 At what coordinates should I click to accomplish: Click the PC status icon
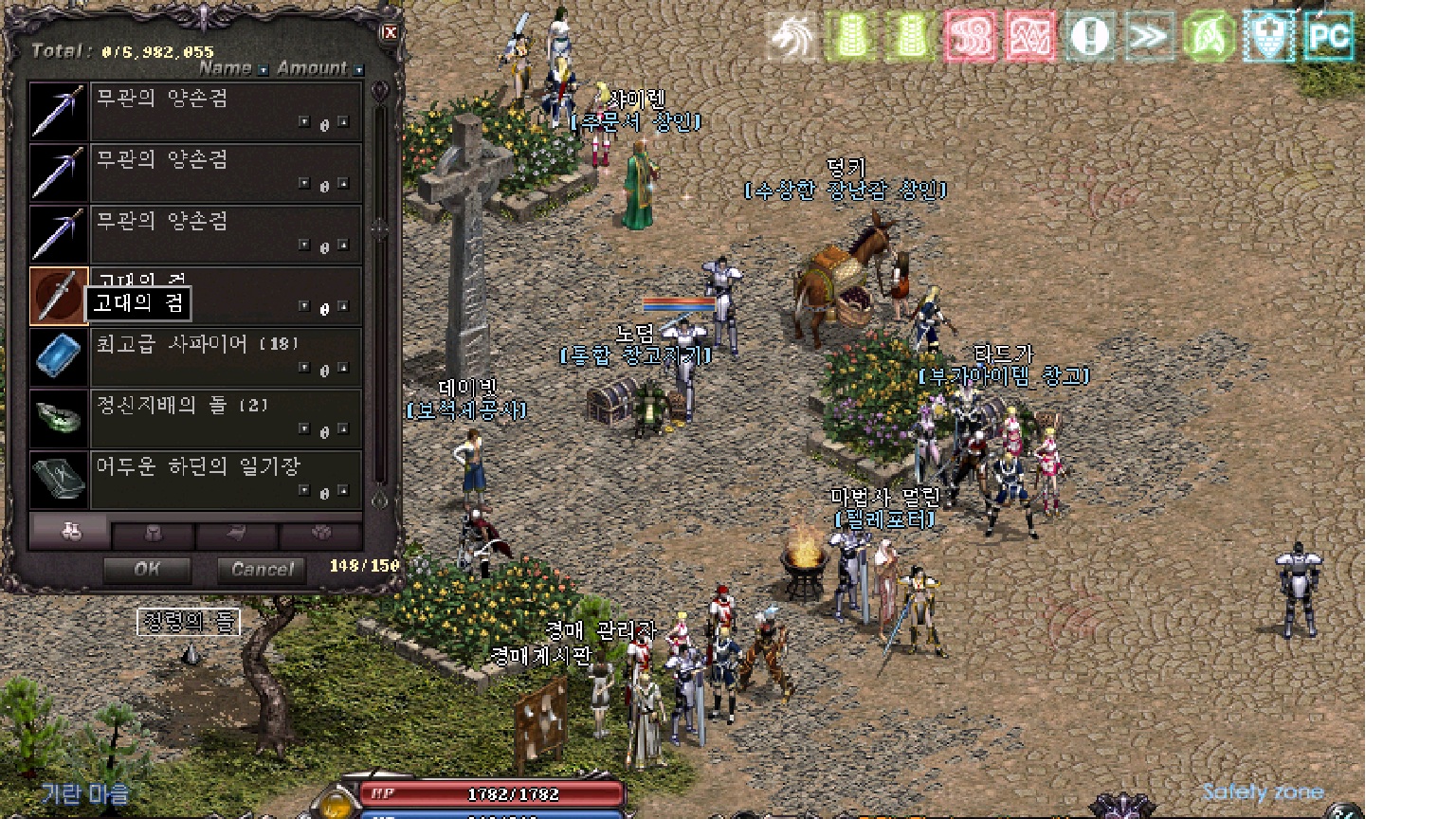coord(1328,37)
